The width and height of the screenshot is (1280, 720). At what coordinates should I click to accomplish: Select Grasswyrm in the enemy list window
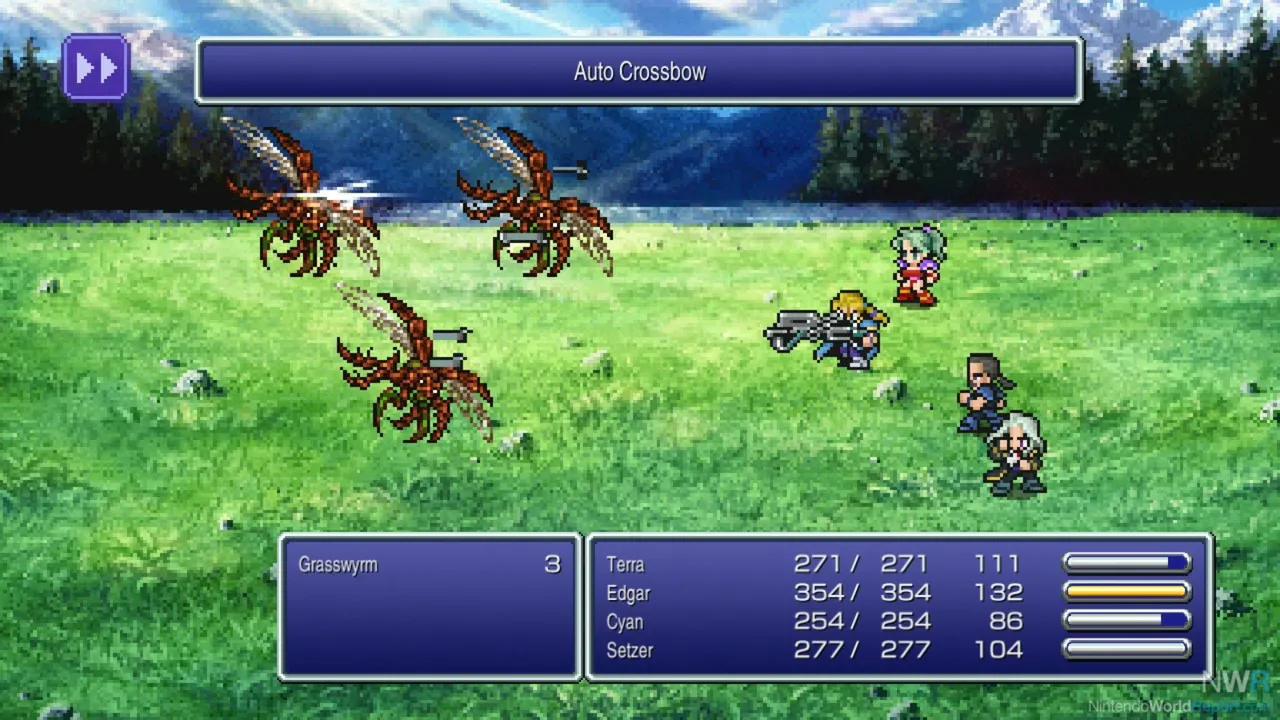pos(338,564)
